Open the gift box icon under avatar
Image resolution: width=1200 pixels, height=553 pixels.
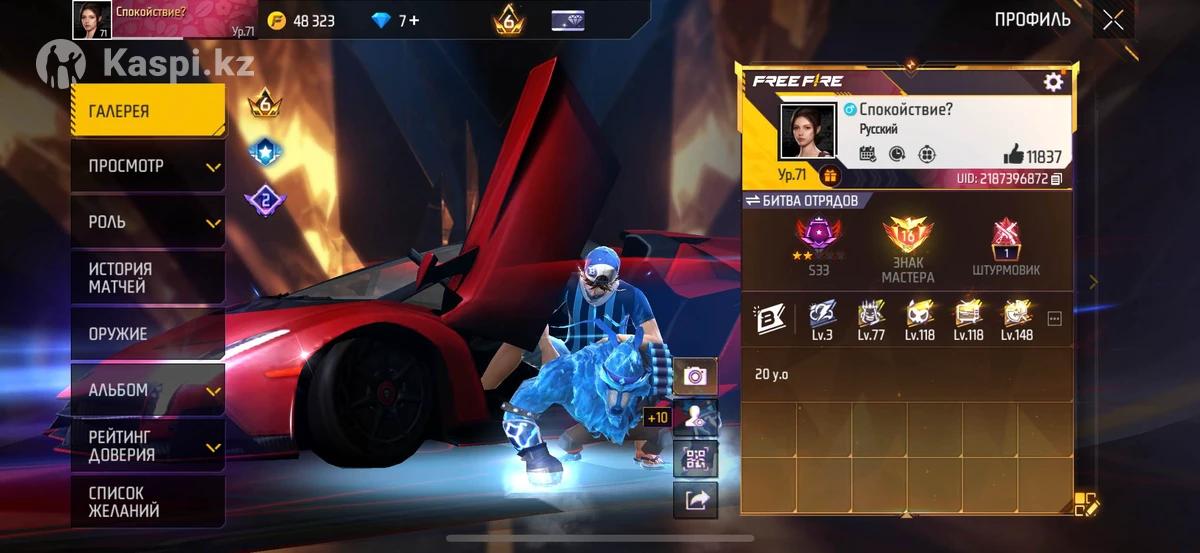point(830,176)
